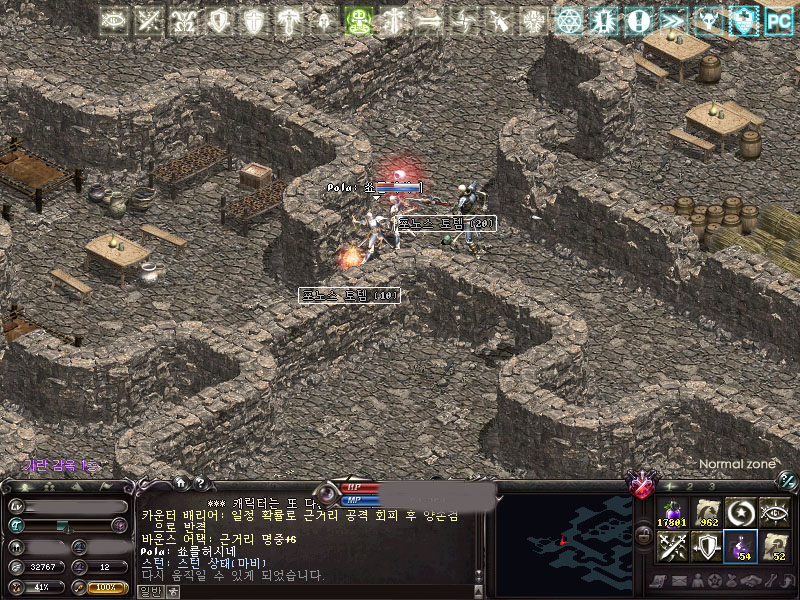Screen dimensions: 800x600
Task: Open help with the question mark button
Action: (199, 483)
